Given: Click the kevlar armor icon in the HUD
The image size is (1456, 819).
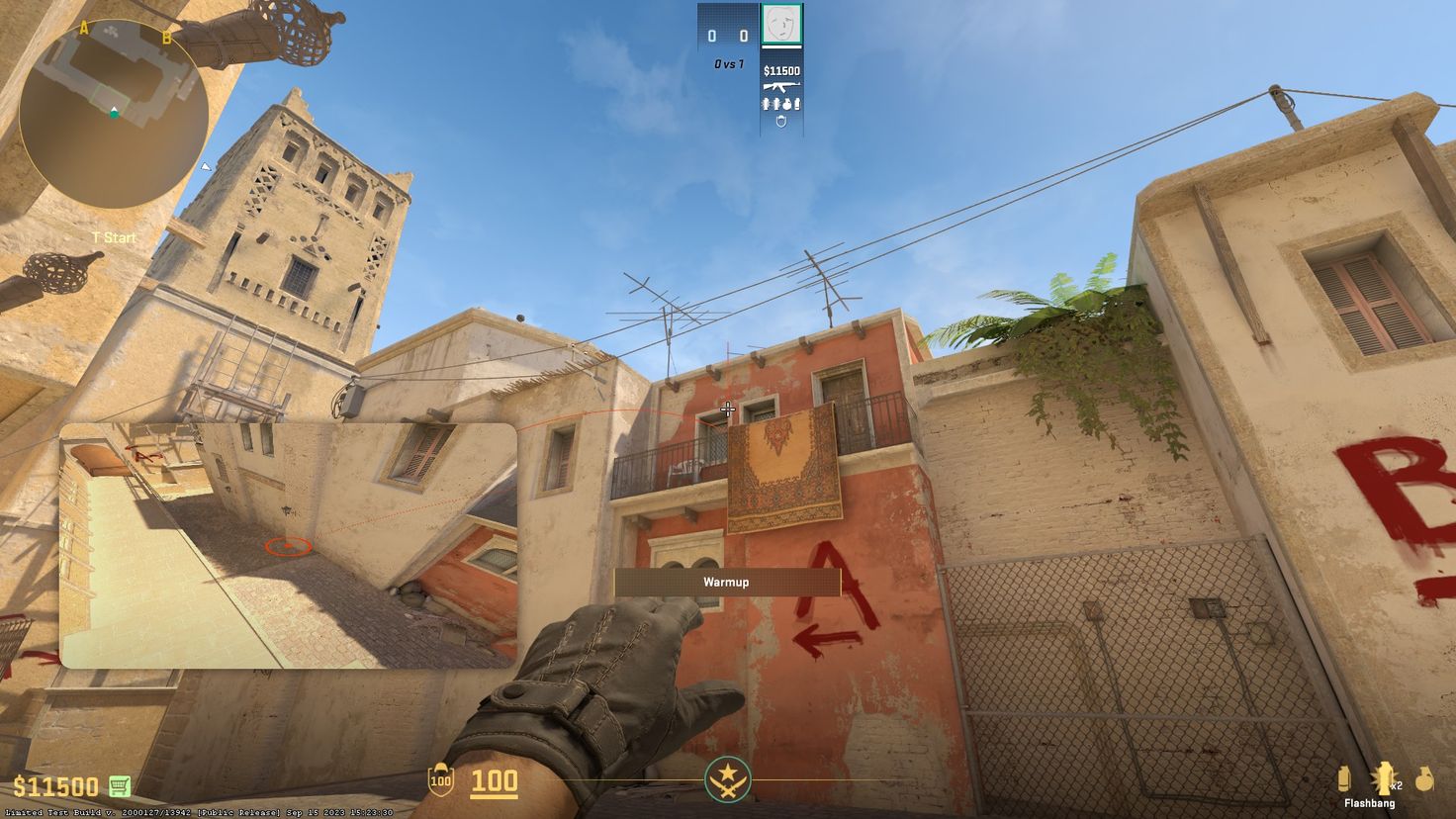Looking at the screenshot, I should tap(781, 120).
